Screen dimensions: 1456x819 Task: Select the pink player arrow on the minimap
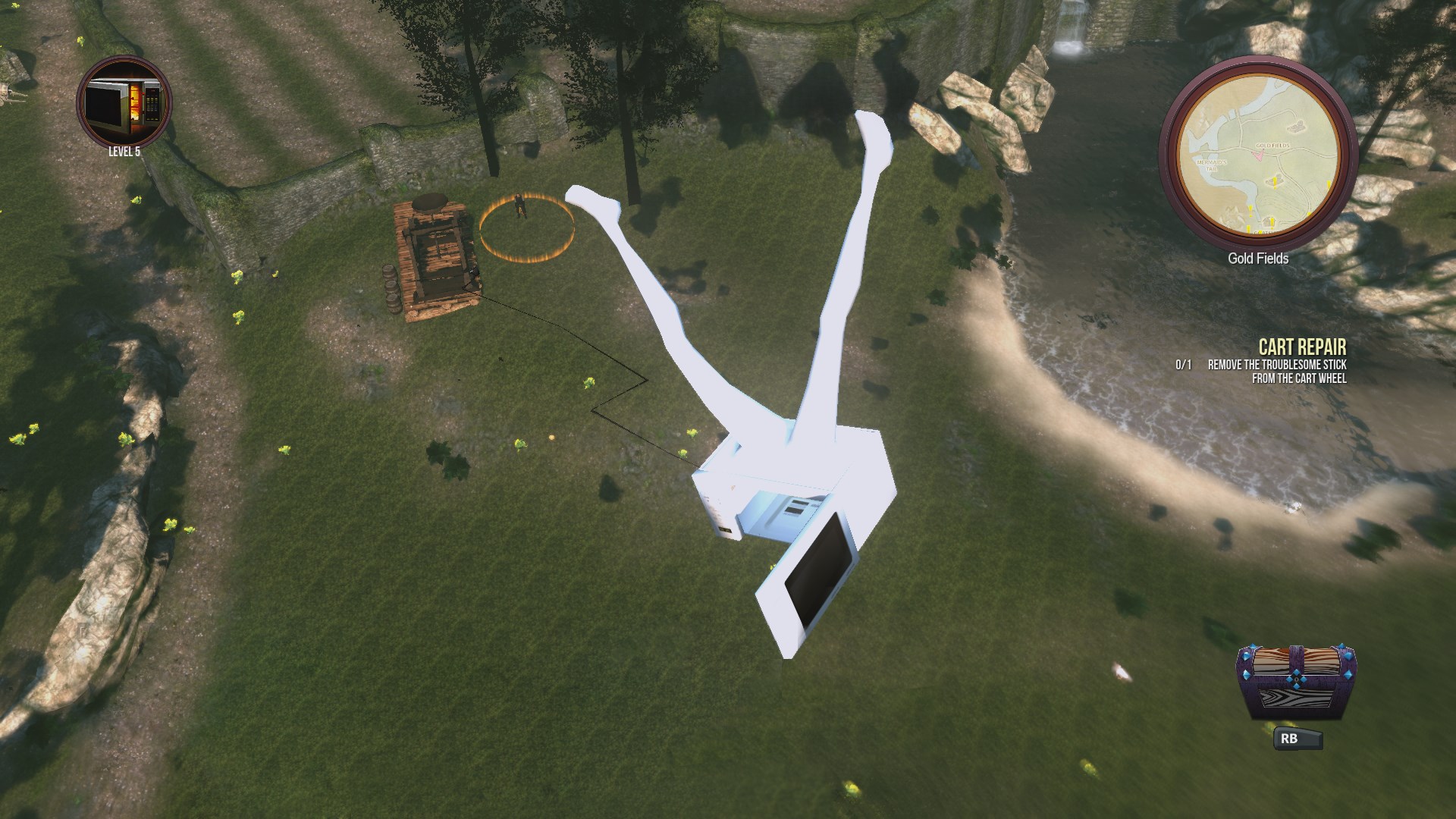1260,155
